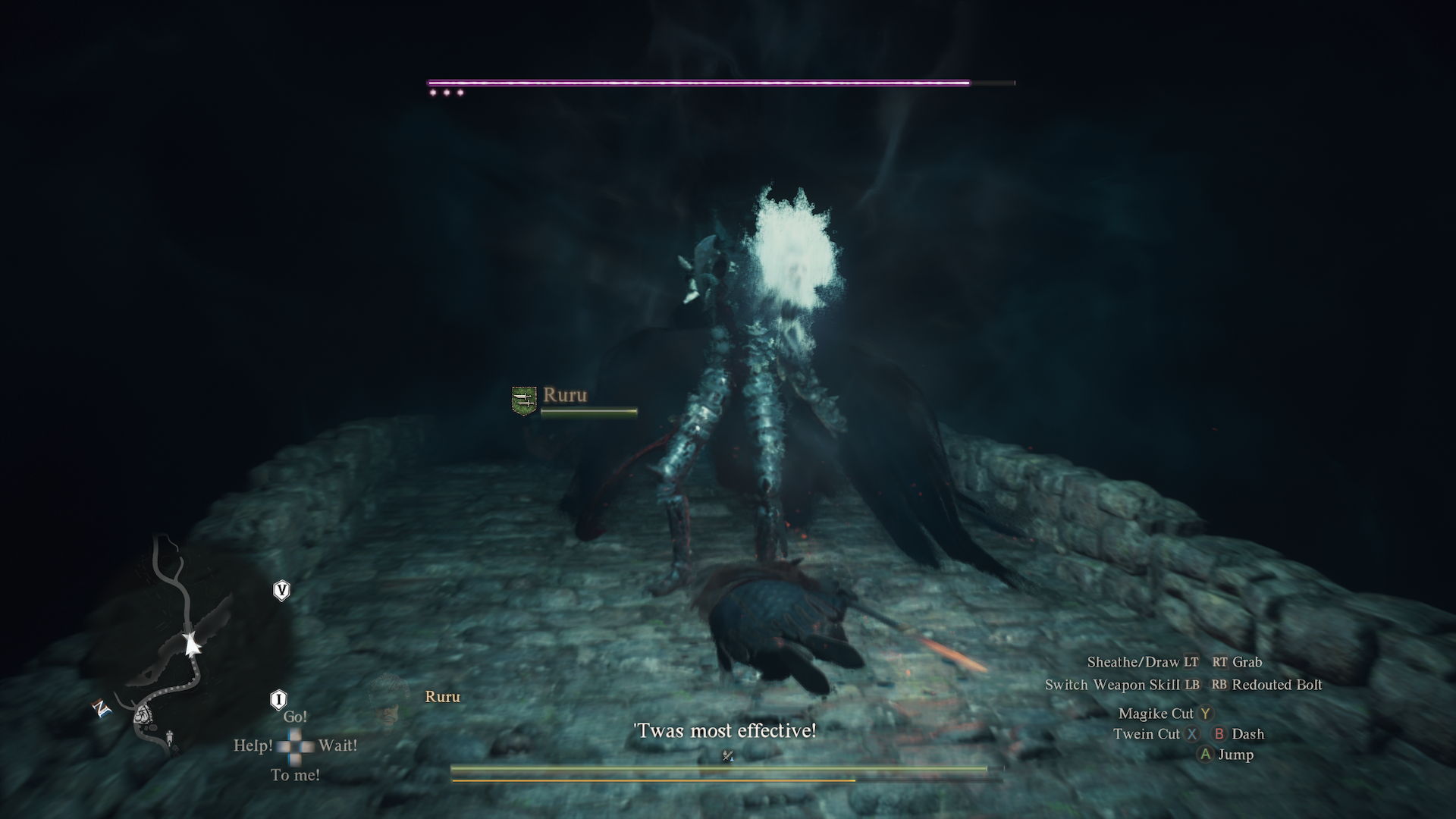Click the player arrow marker on the minimap

(x=191, y=643)
